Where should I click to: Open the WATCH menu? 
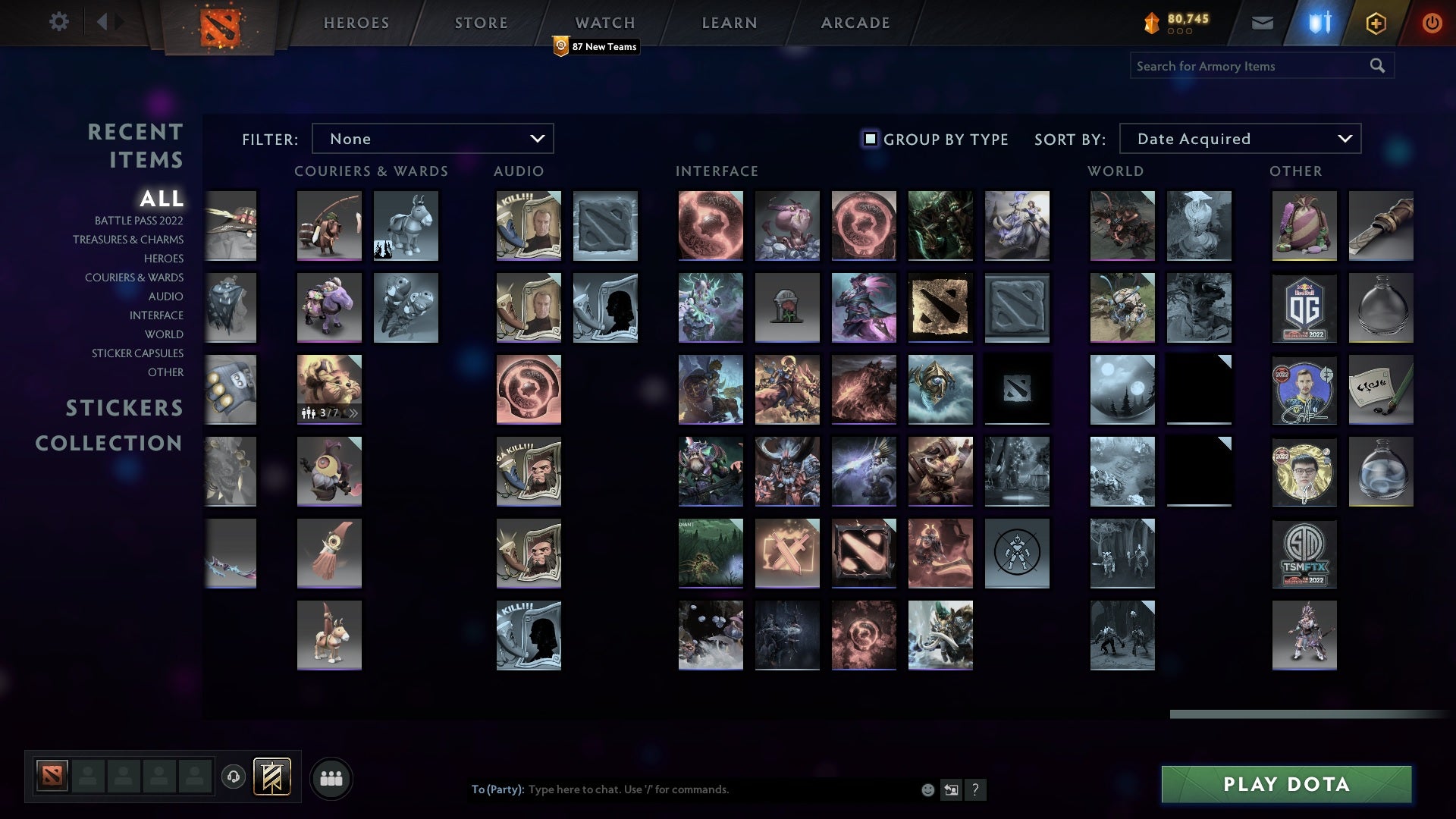[604, 23]
